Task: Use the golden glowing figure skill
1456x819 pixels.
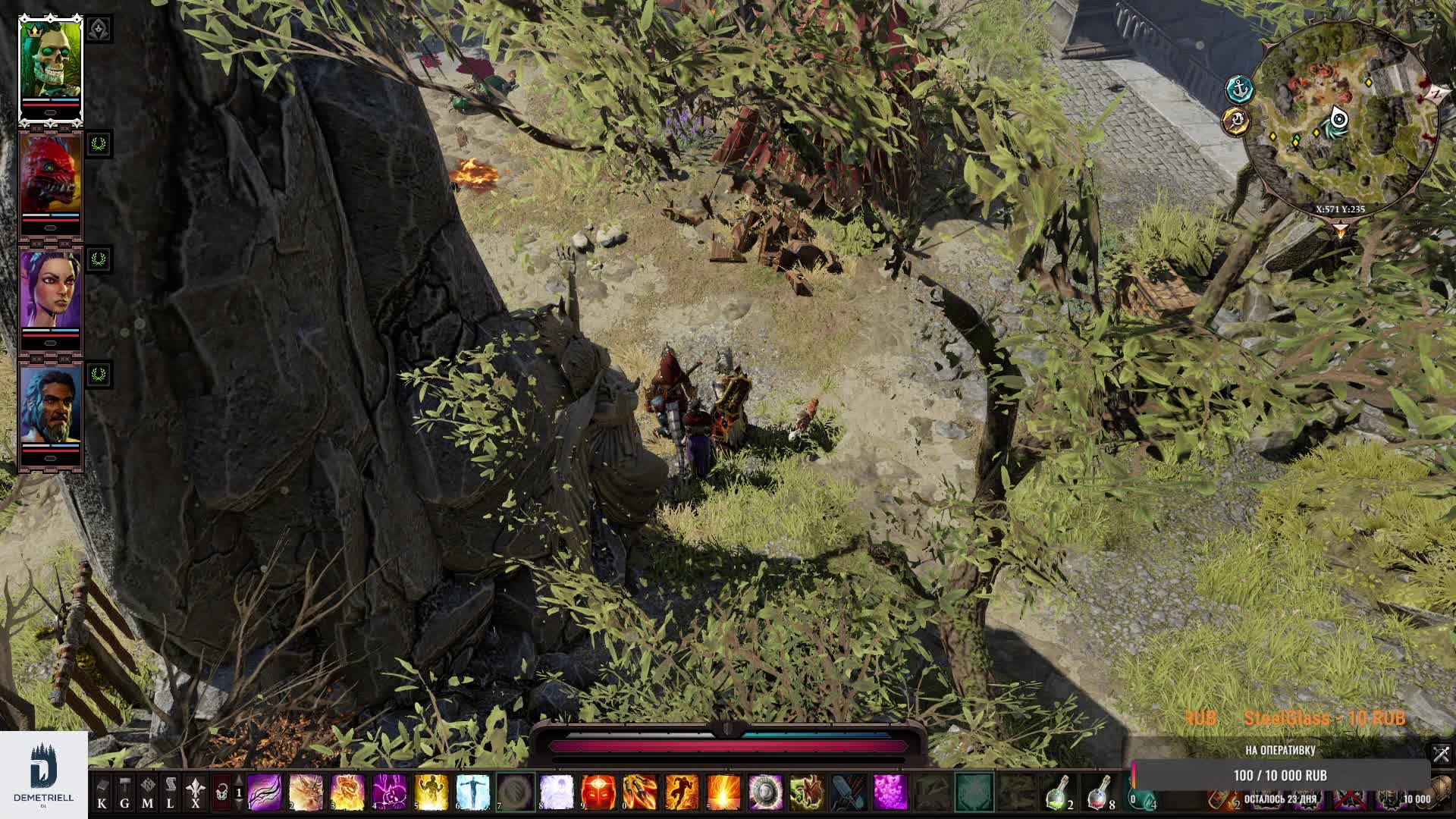Action: click(x=431, y=792)
